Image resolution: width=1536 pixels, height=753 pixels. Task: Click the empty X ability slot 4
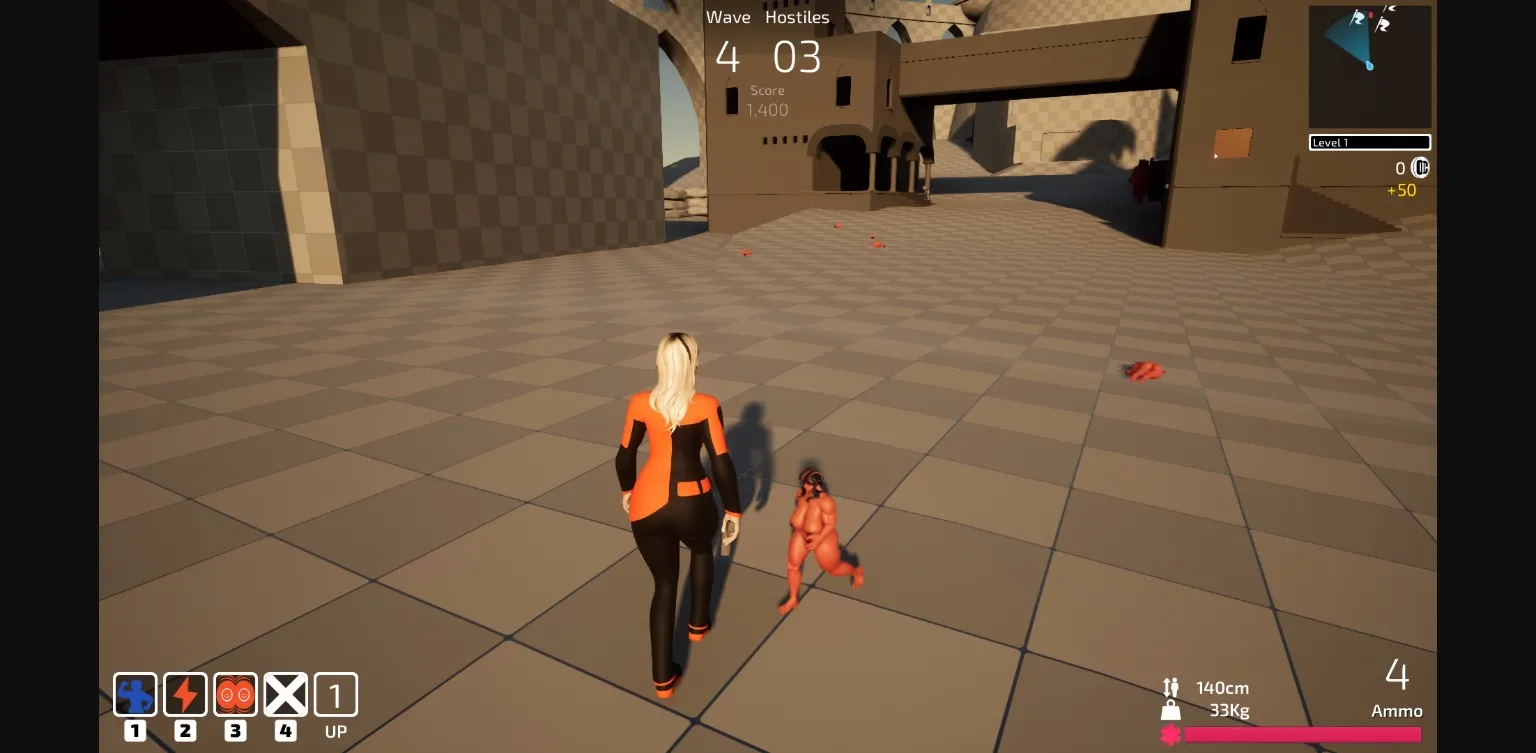pyautogui.click(x=286, y=694)
